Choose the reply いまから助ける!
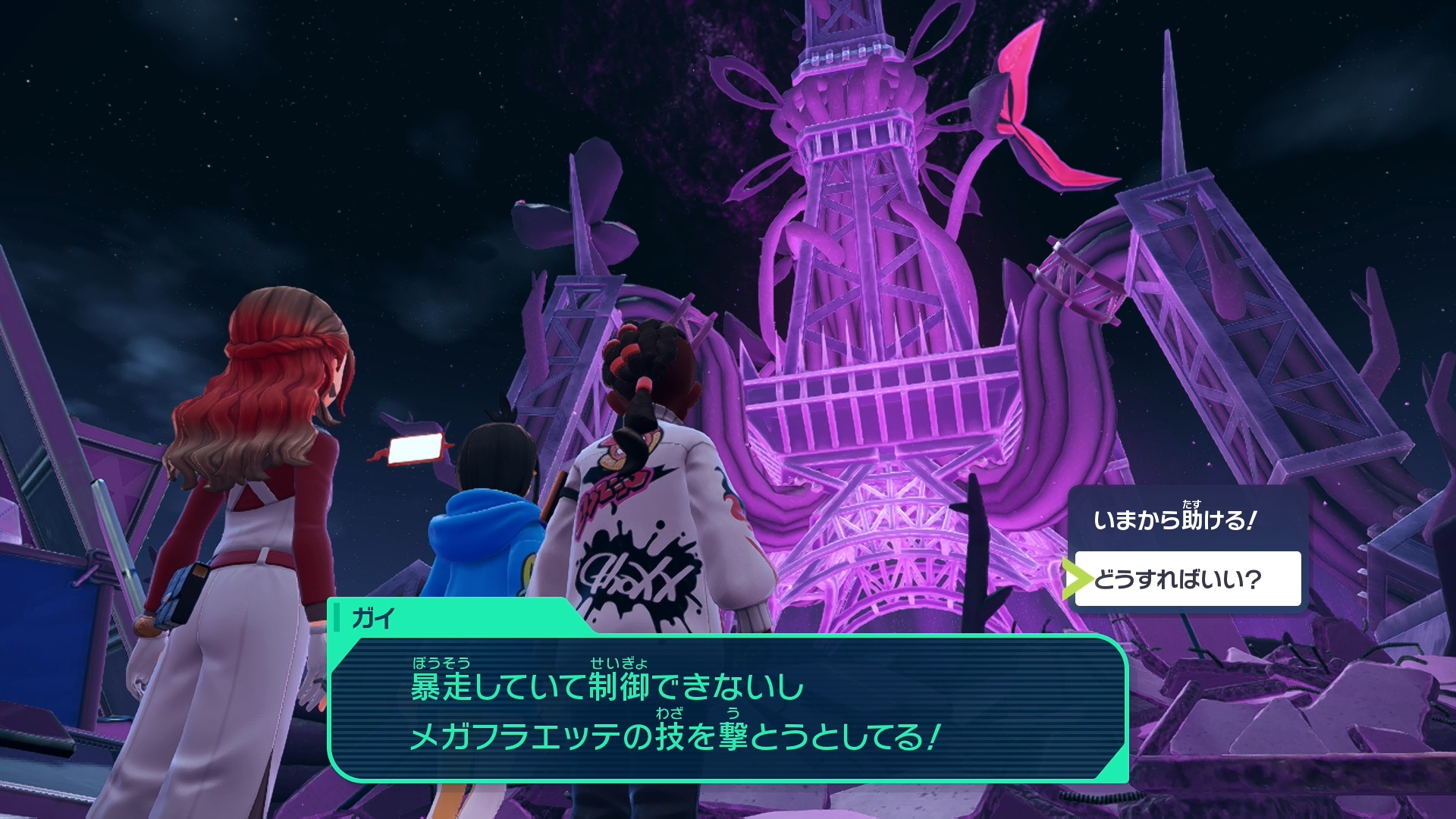The height and width of the screenshot is (819, 1456). tap(1176, 520)
